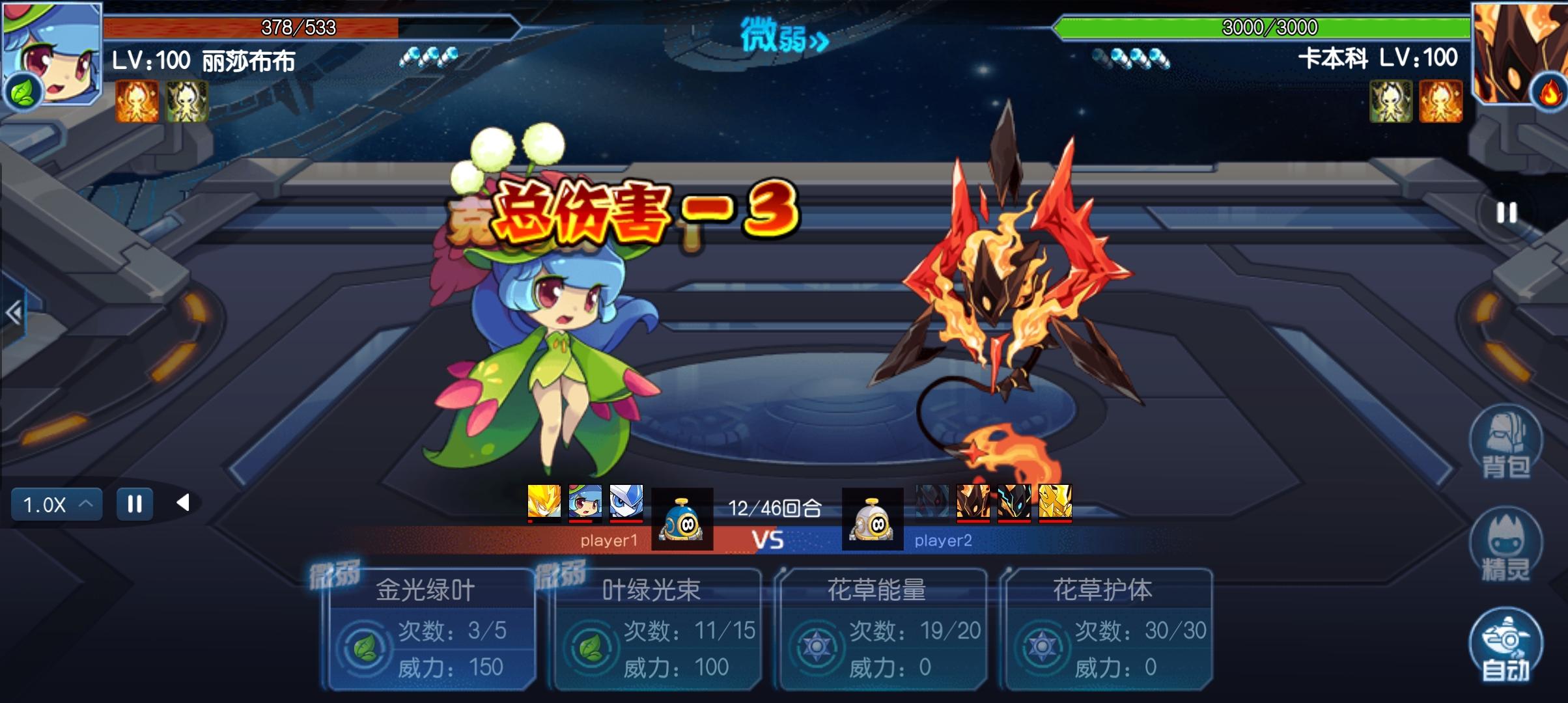Click the white rewind arrow
1568x703 pixels.
click(183, 503)
